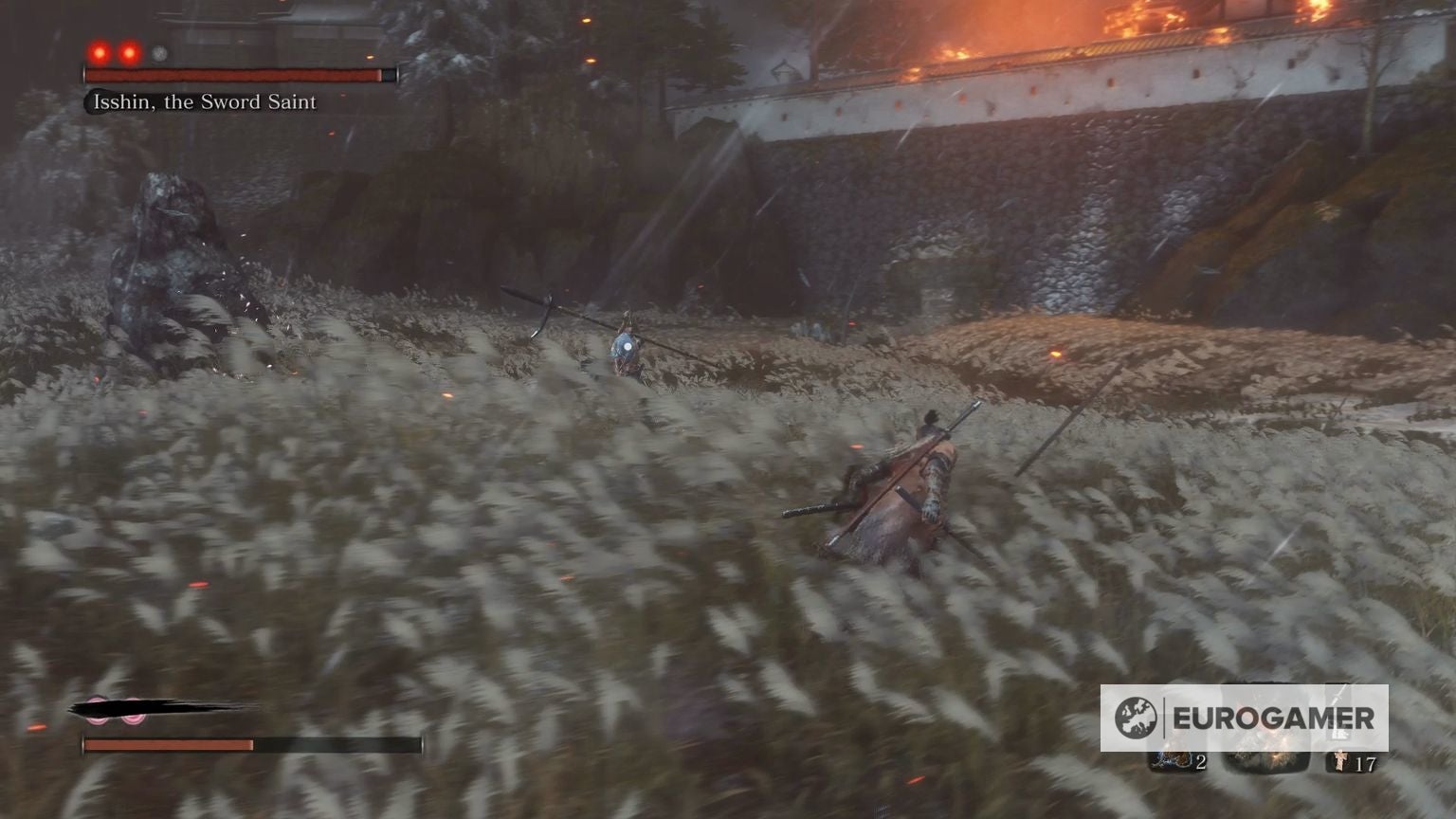
Task: Click the Isshin, the Sword Saint name label
Action: [205, 101]
